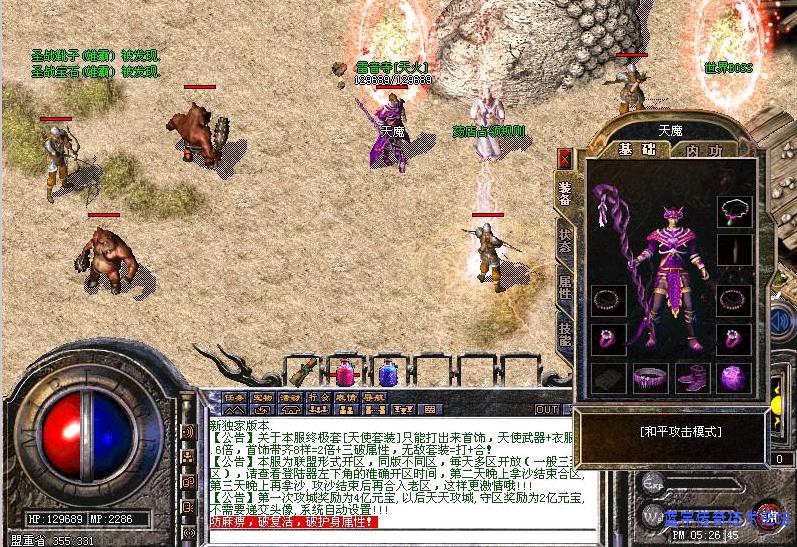Toggle the 和平攻击模式 attack mode label
This screenshot has height=547, width=797.
click(680, 432)
